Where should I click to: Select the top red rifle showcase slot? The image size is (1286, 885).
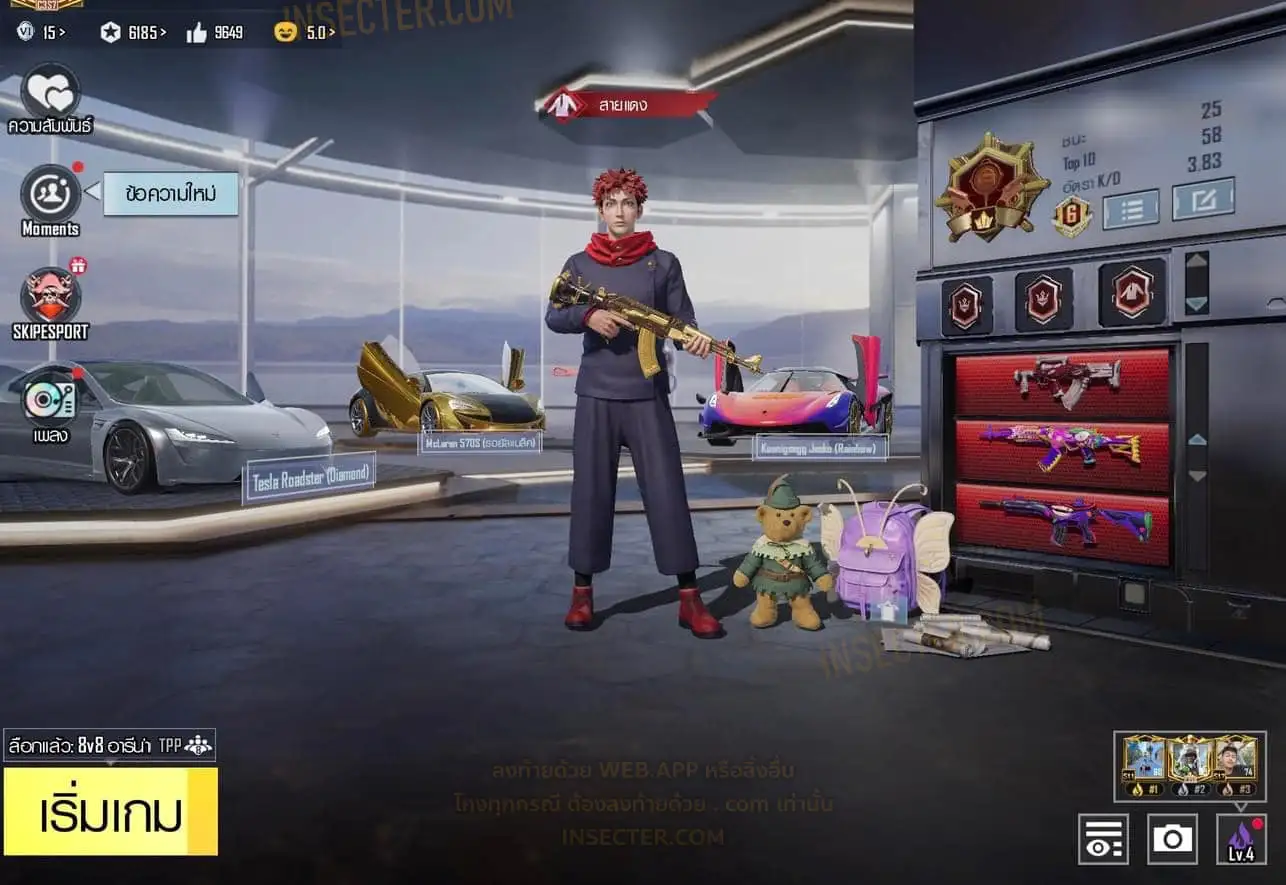[1062, 382]
